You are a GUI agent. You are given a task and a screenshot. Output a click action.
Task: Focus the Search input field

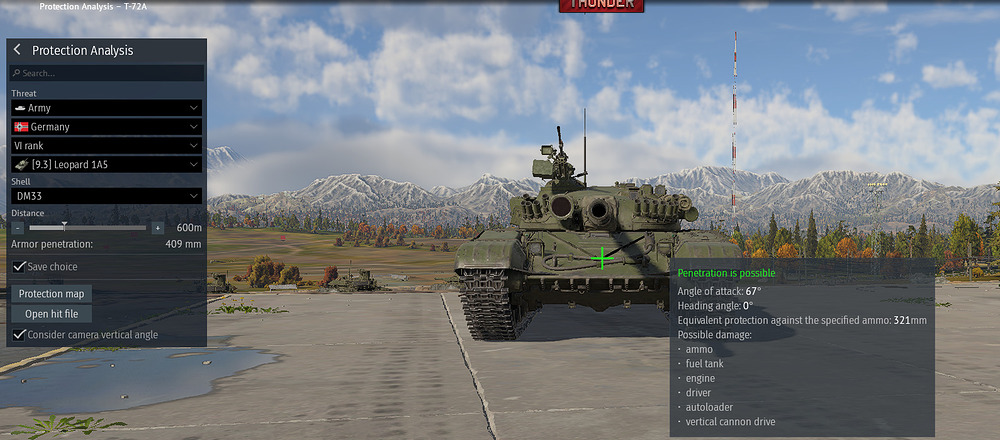[x=106, y=73]
